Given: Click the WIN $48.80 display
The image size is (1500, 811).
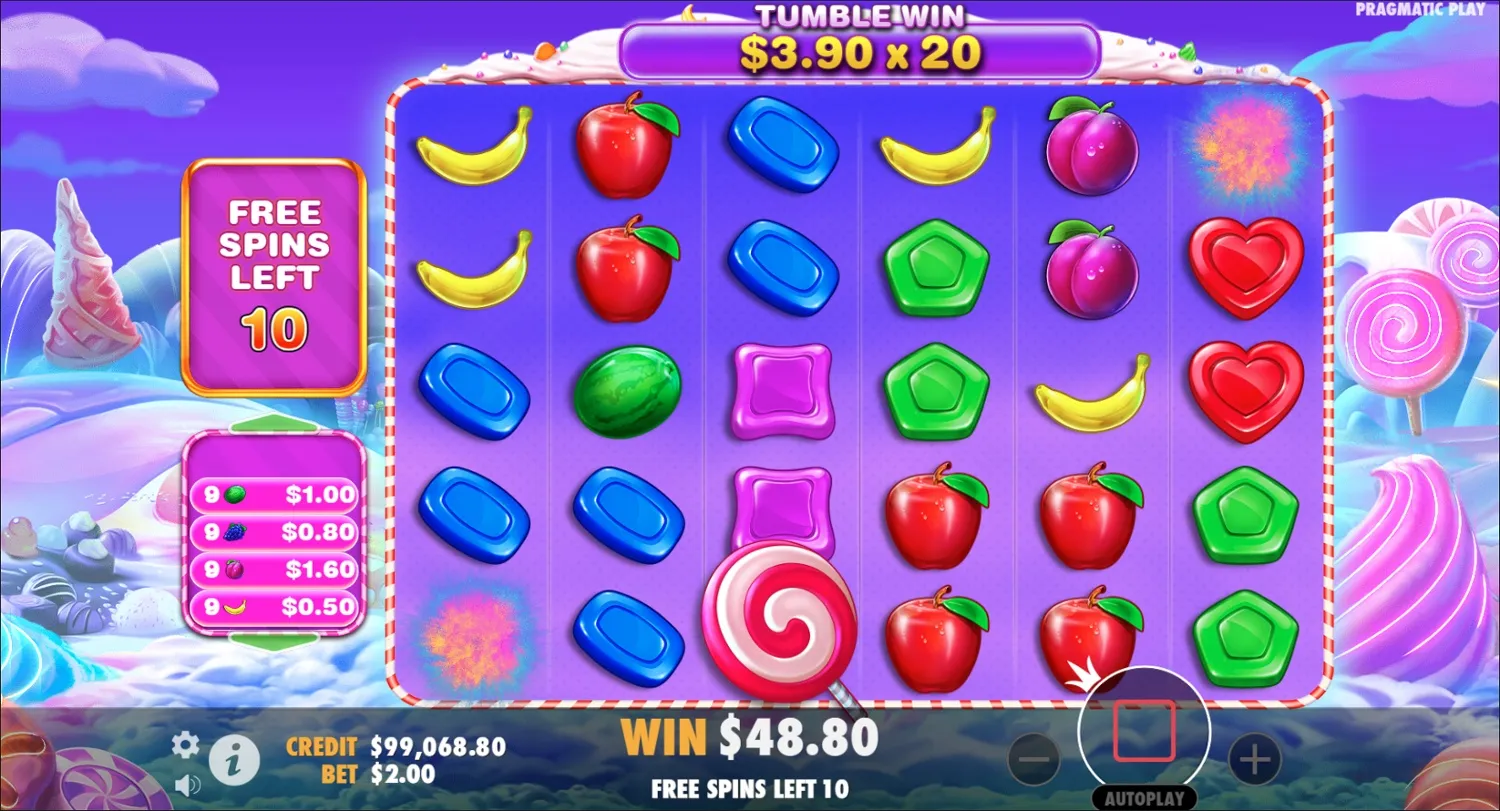Looking at the screenshot, I should point(748,738).
